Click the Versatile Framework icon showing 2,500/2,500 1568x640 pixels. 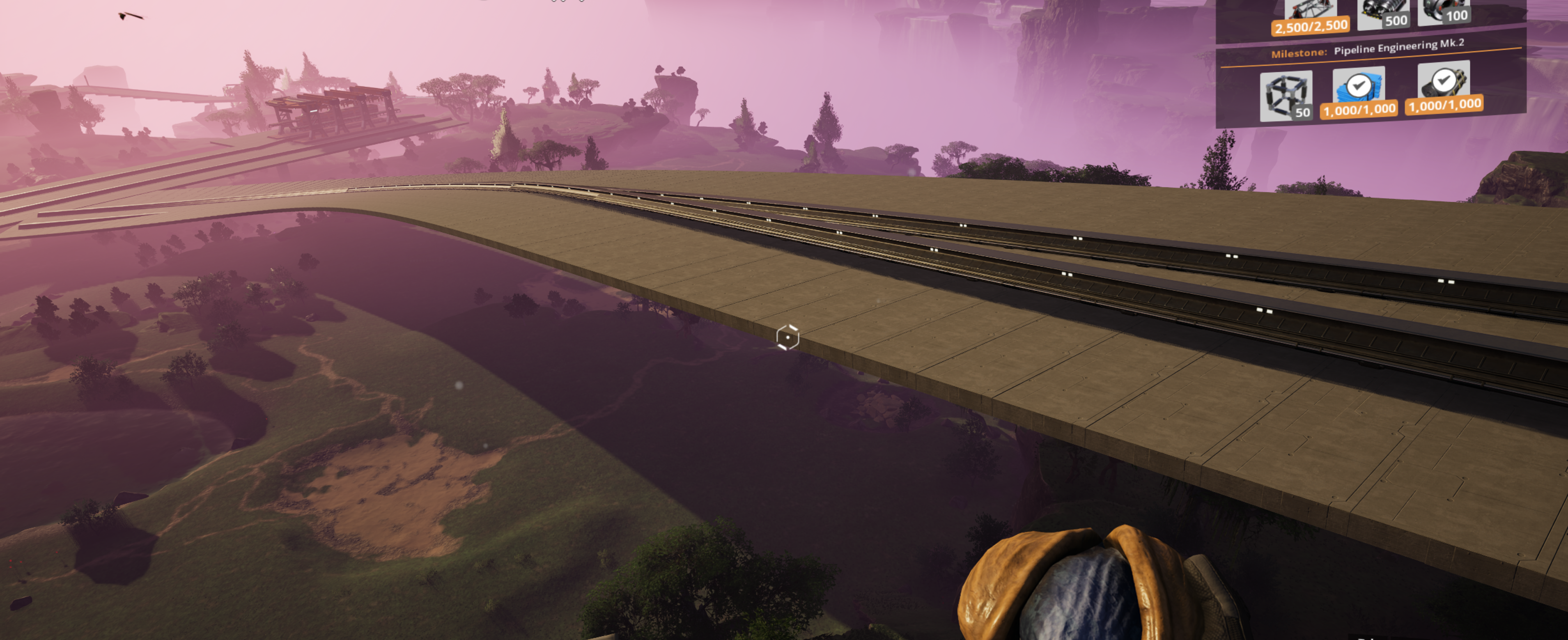tap(1309, 14)
